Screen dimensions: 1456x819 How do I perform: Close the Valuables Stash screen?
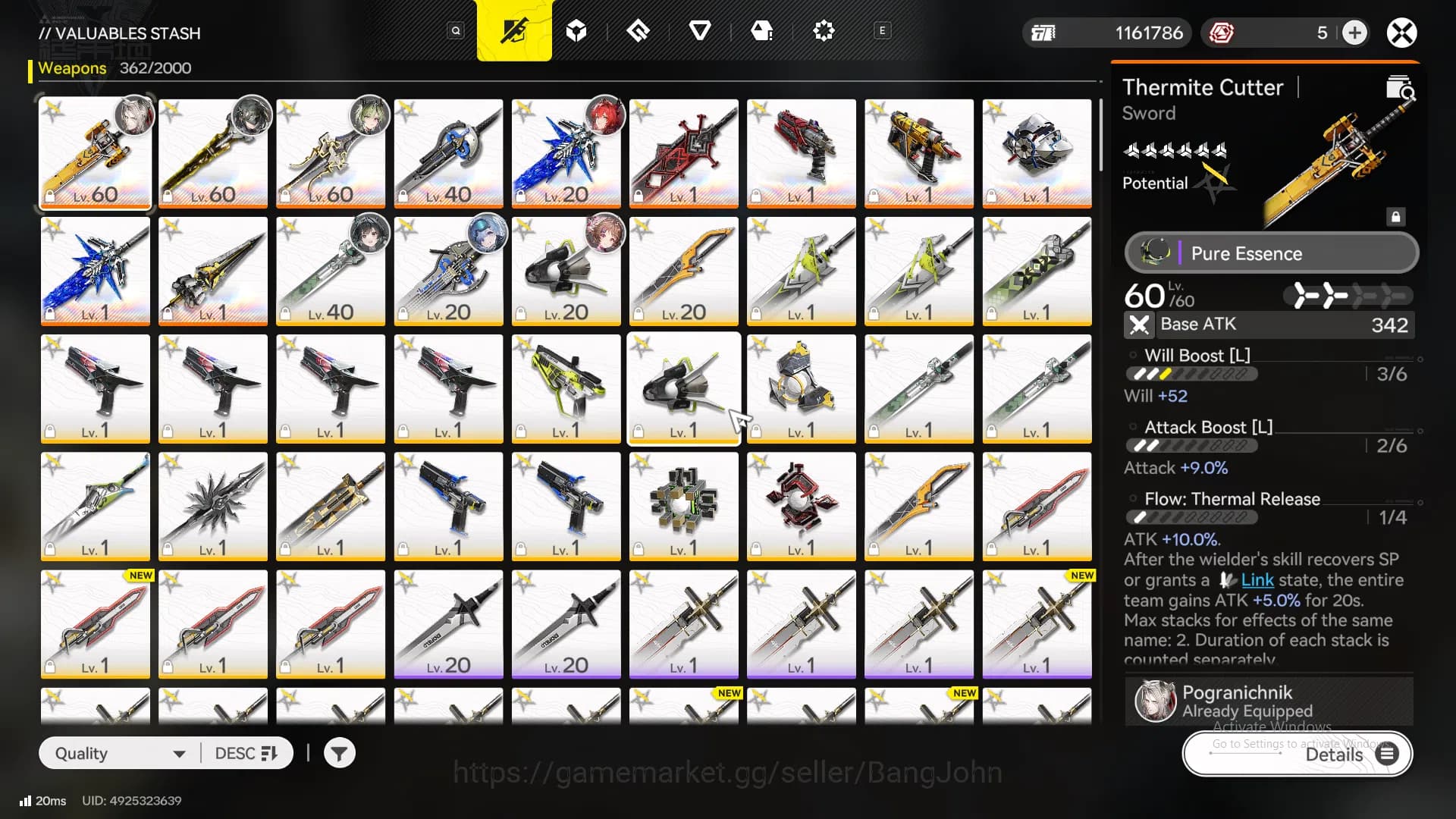tap(1401, 33)
